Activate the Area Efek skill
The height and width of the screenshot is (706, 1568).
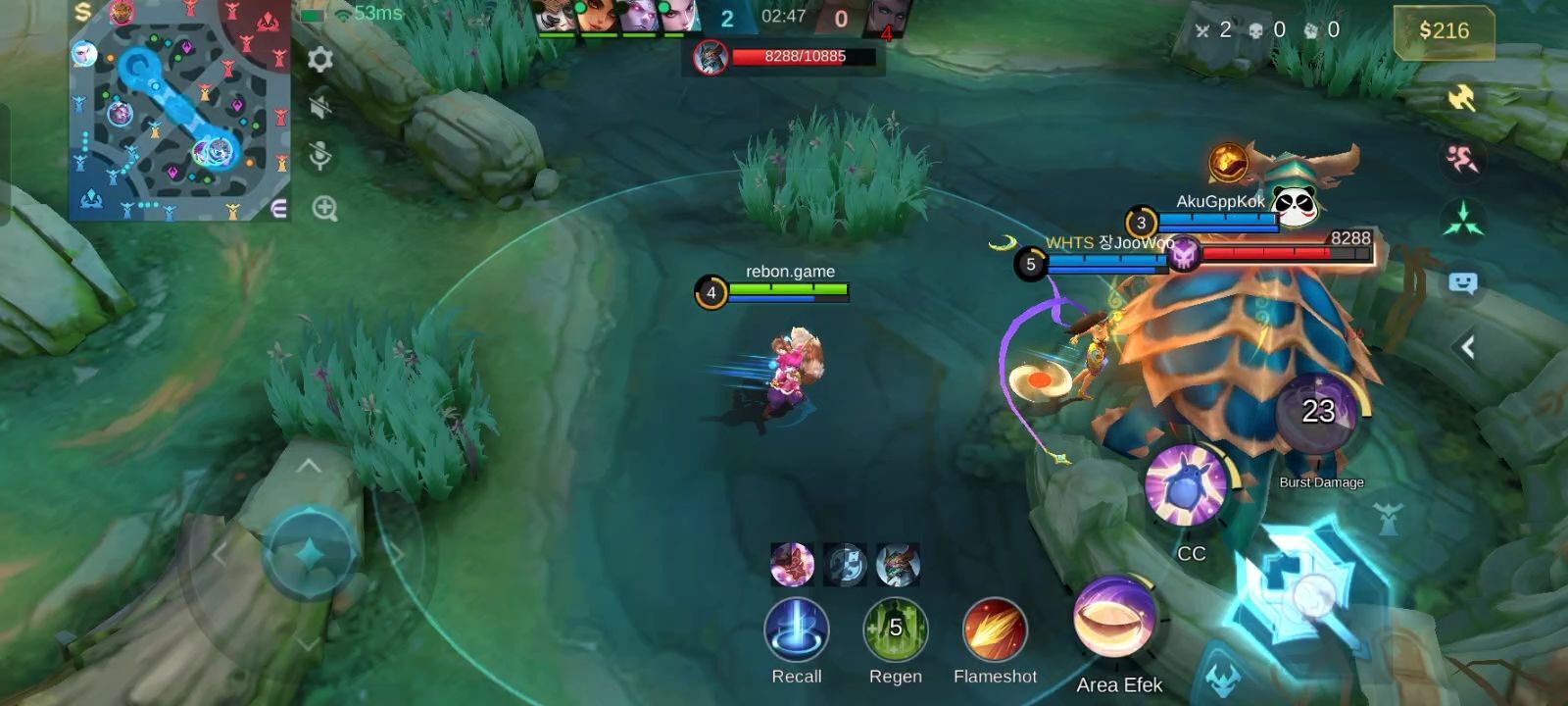(1116, 618)
